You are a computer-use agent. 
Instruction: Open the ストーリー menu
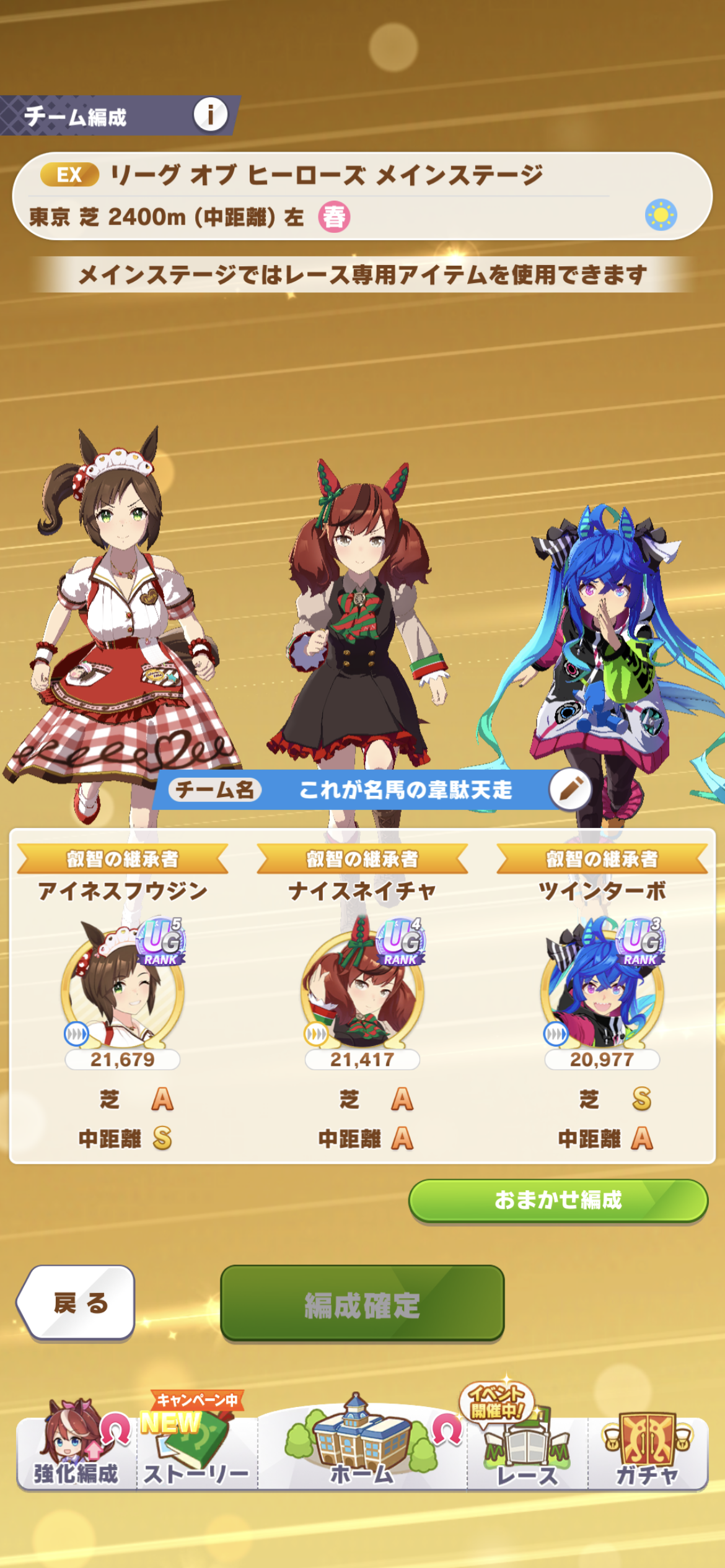[196, 1449]
